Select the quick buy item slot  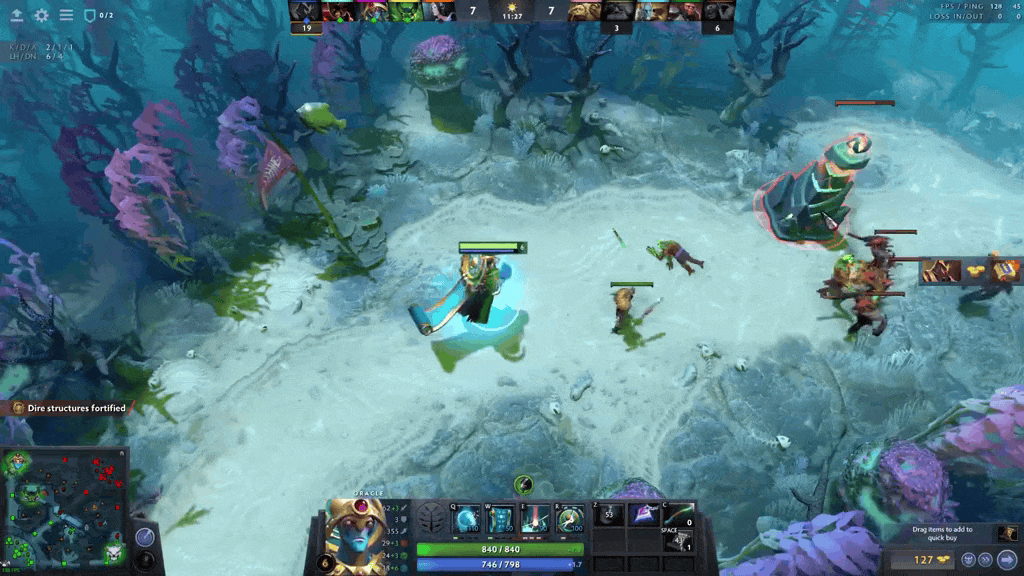coord(1007,533)
